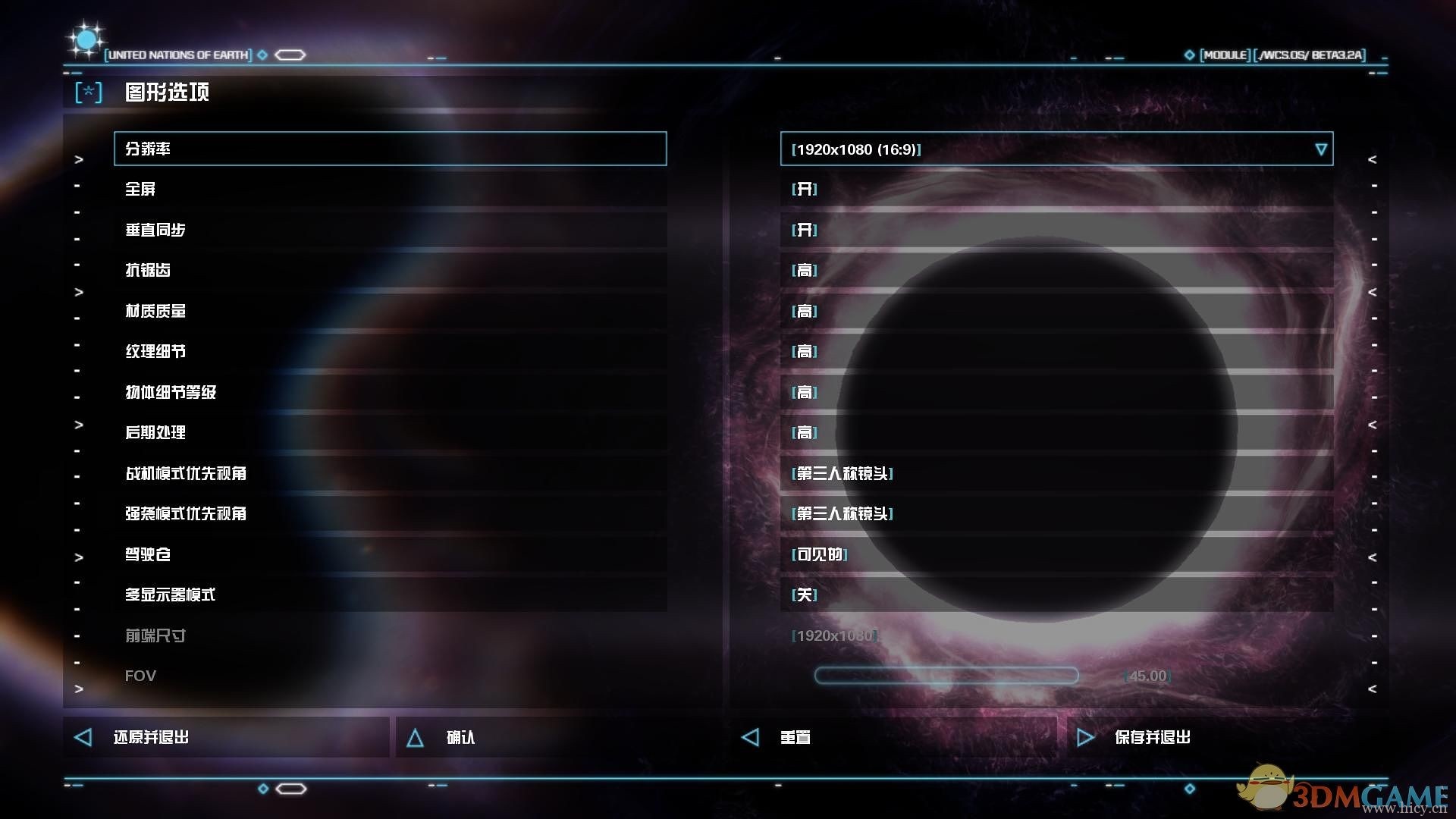This screenshot has width=1456, height=819.
Task: Open the resolution dropdown showing 1920x1080
Action: [x=1056, y=149]
